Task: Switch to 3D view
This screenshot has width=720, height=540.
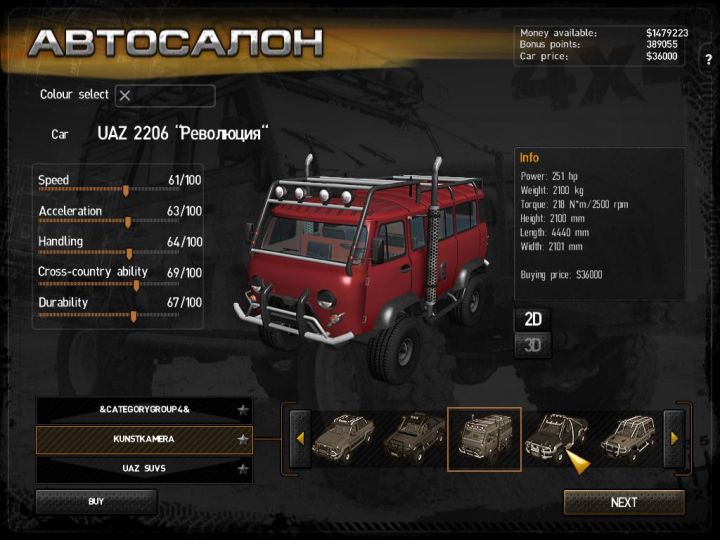Action: pos(533,346)
